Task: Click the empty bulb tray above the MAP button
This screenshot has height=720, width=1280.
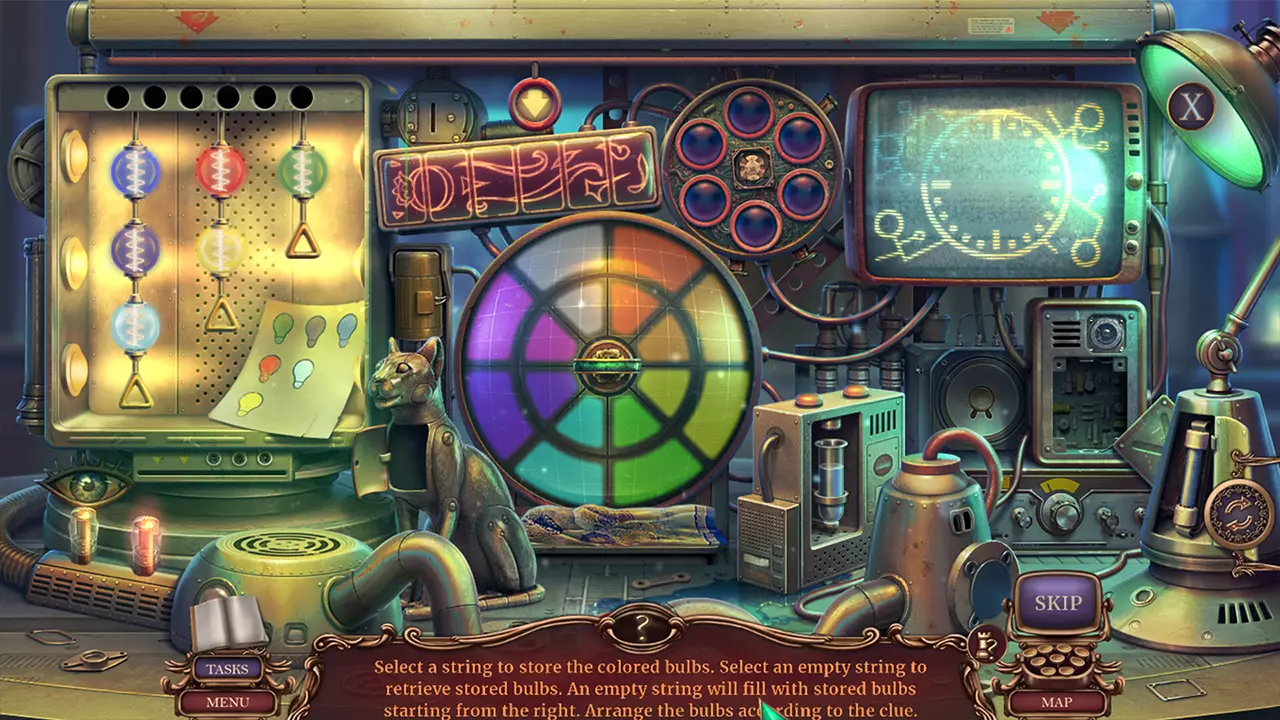Action: pos(1056,660)
